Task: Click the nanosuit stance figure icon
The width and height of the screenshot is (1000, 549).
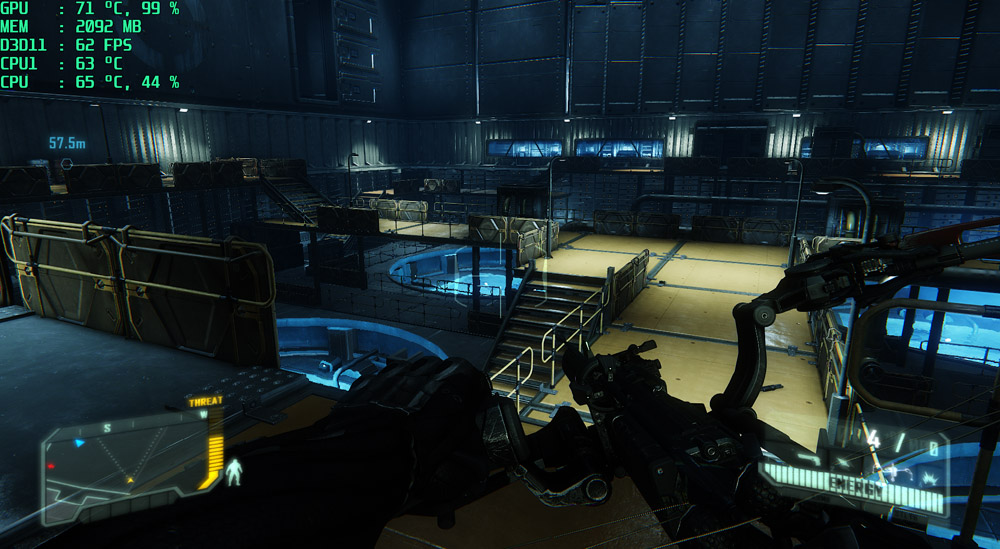Action: click(236, 472)
